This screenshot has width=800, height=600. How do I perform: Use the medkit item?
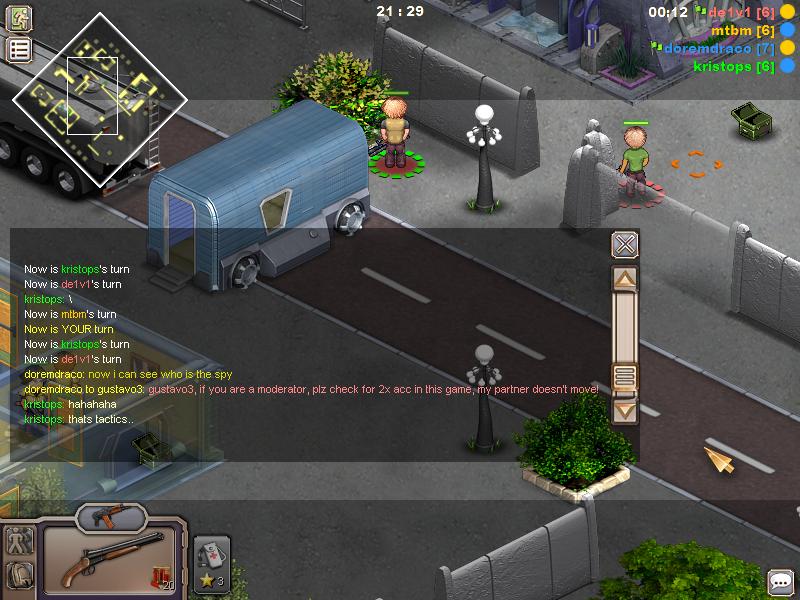pos(211,561)
